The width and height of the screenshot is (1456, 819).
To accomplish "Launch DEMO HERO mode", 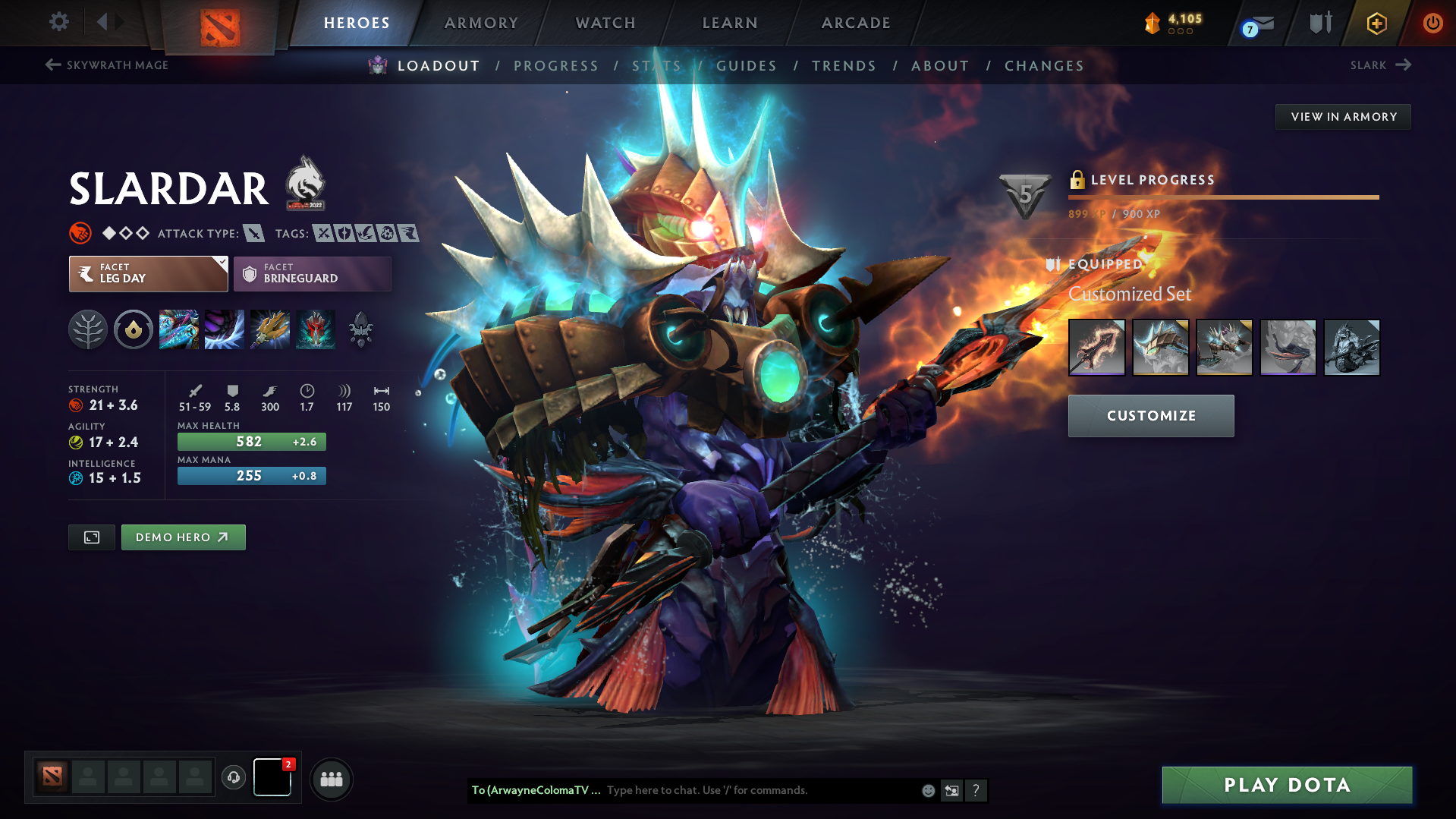I will point(183,537).
